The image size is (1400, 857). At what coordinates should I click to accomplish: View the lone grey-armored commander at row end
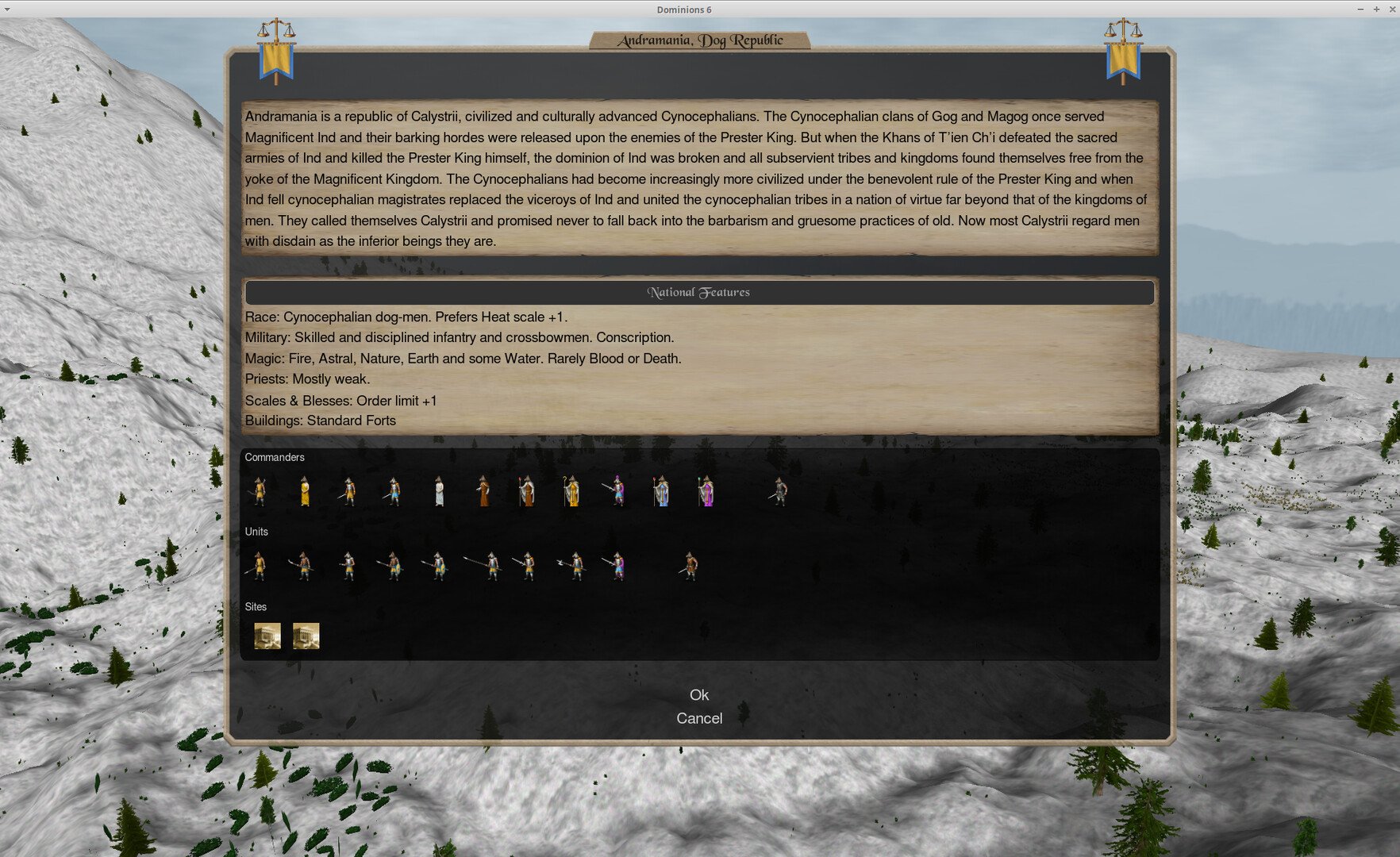tap(780, 492)
